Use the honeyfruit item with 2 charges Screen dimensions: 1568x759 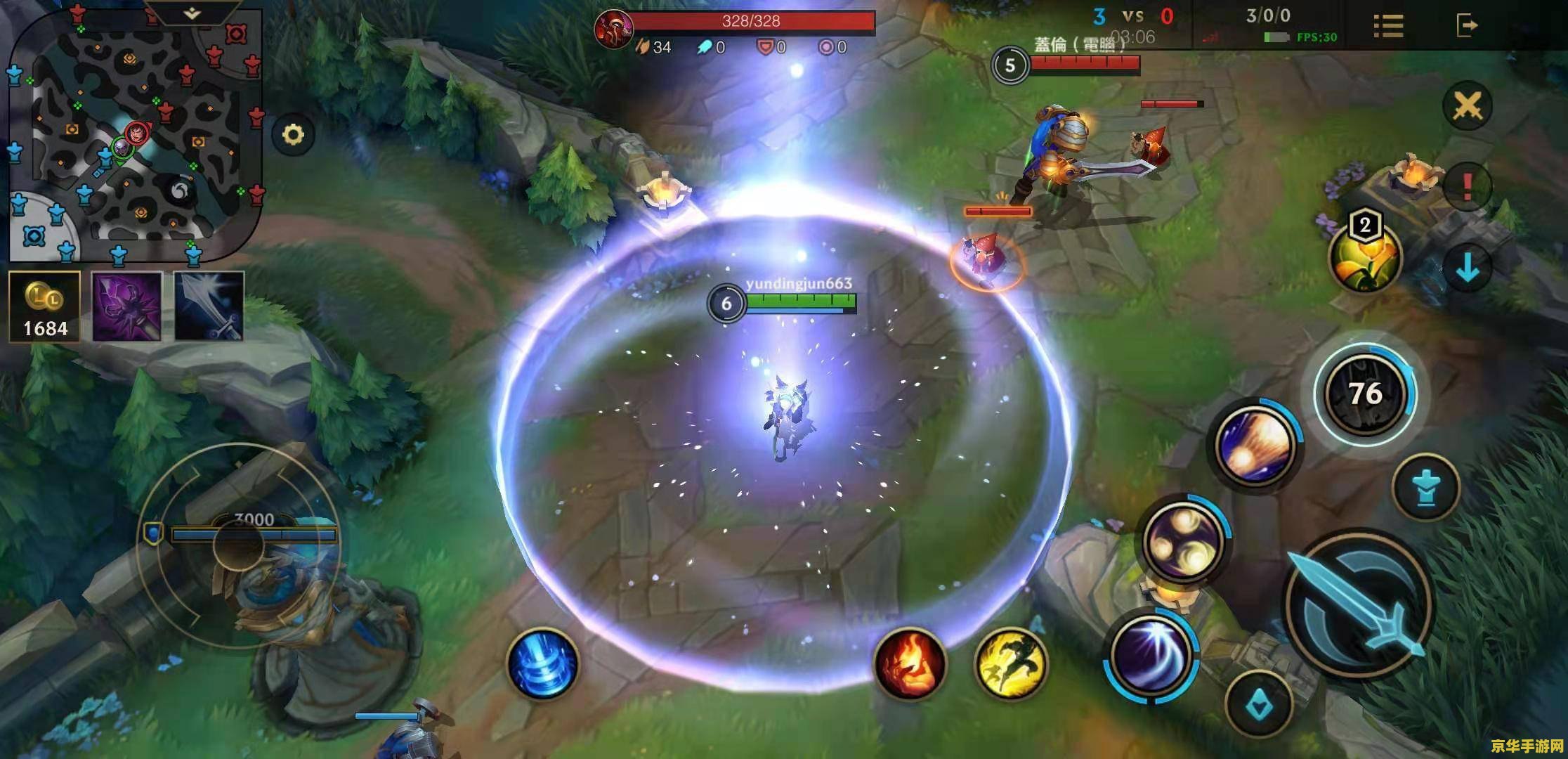[1364, 258]
